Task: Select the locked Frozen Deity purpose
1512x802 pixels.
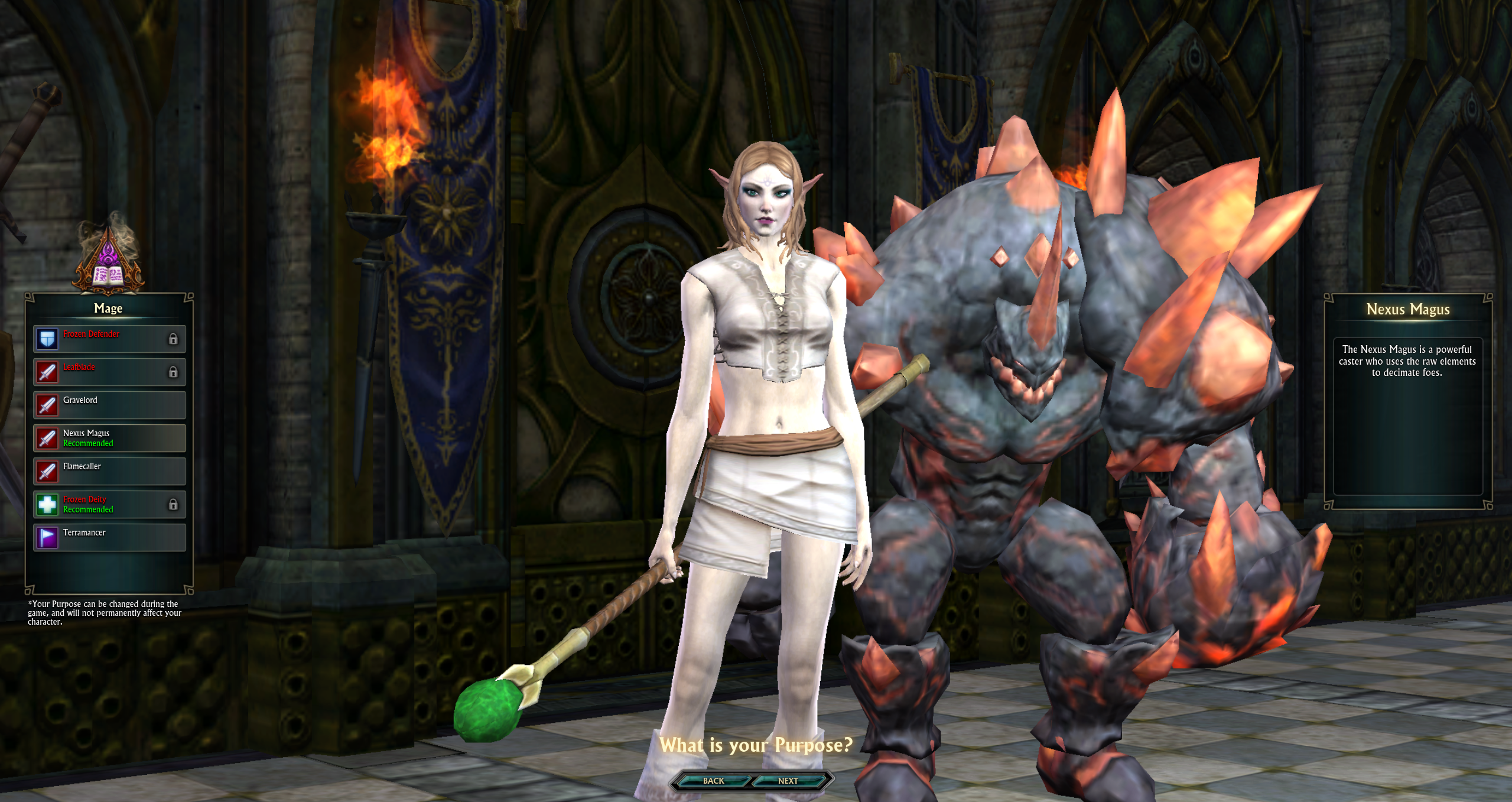Action: 109,504
